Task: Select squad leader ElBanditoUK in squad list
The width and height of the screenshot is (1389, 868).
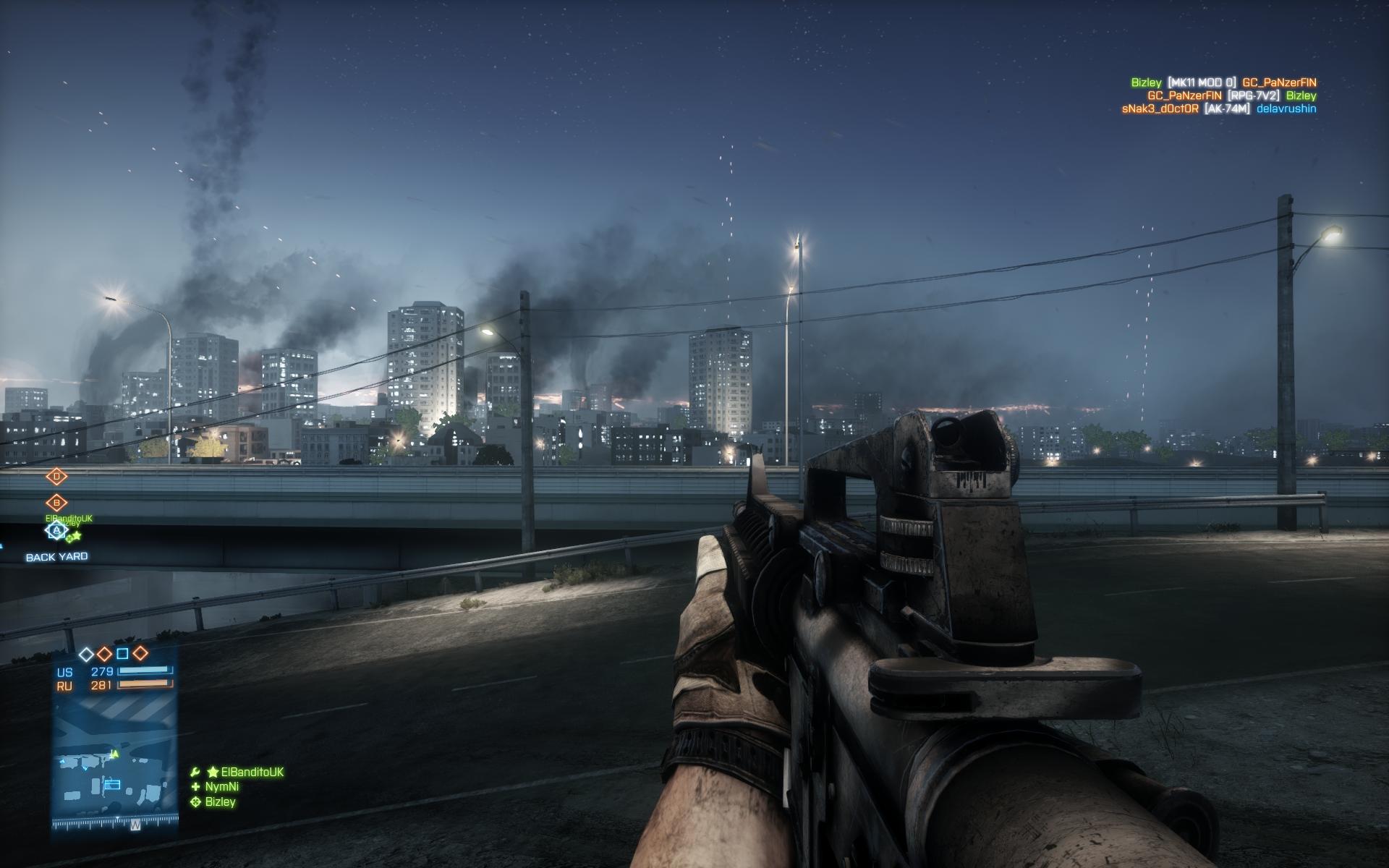Action: click(x=247, y=772)
